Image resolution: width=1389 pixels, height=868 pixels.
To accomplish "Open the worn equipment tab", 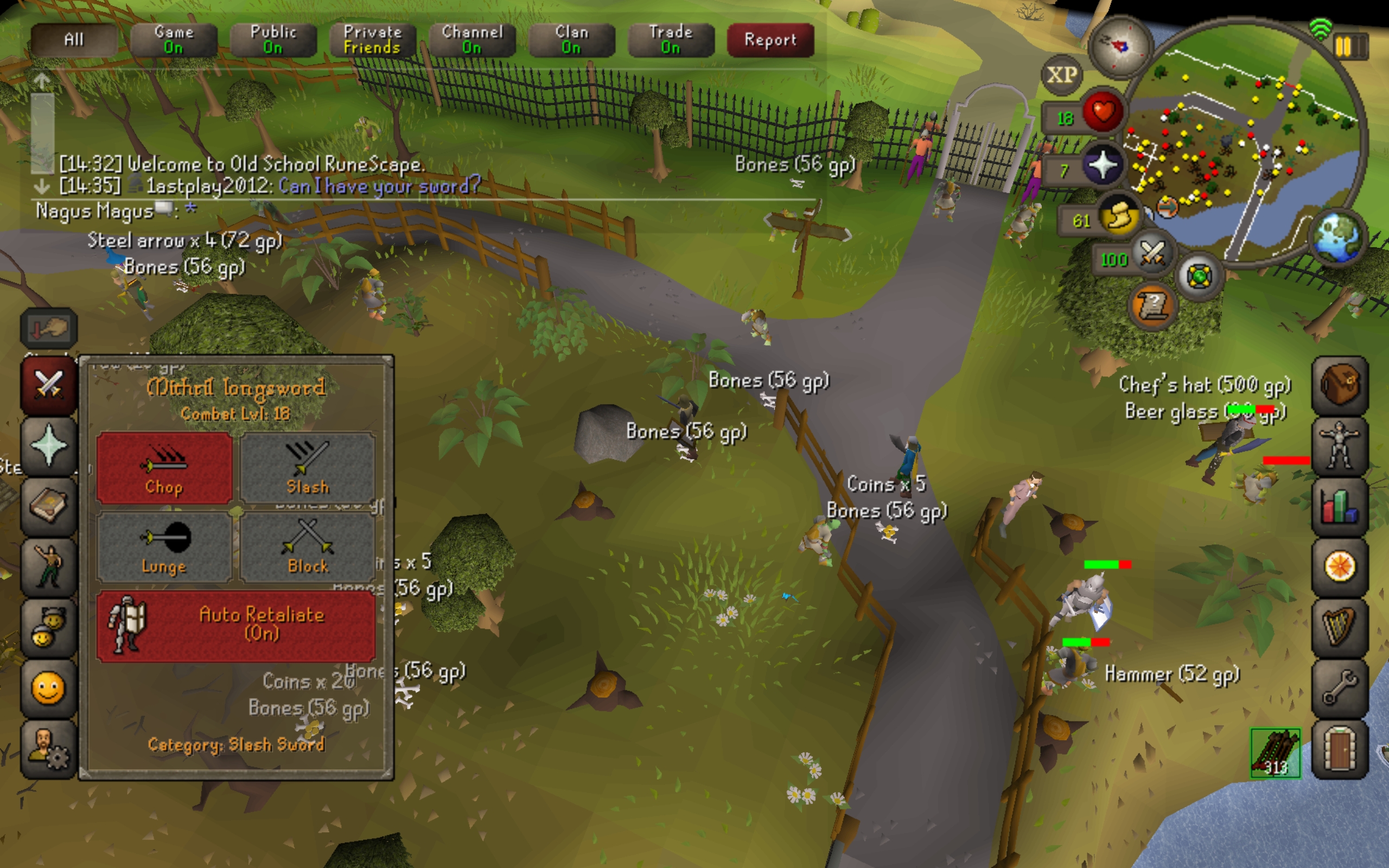I will 1340,446.
